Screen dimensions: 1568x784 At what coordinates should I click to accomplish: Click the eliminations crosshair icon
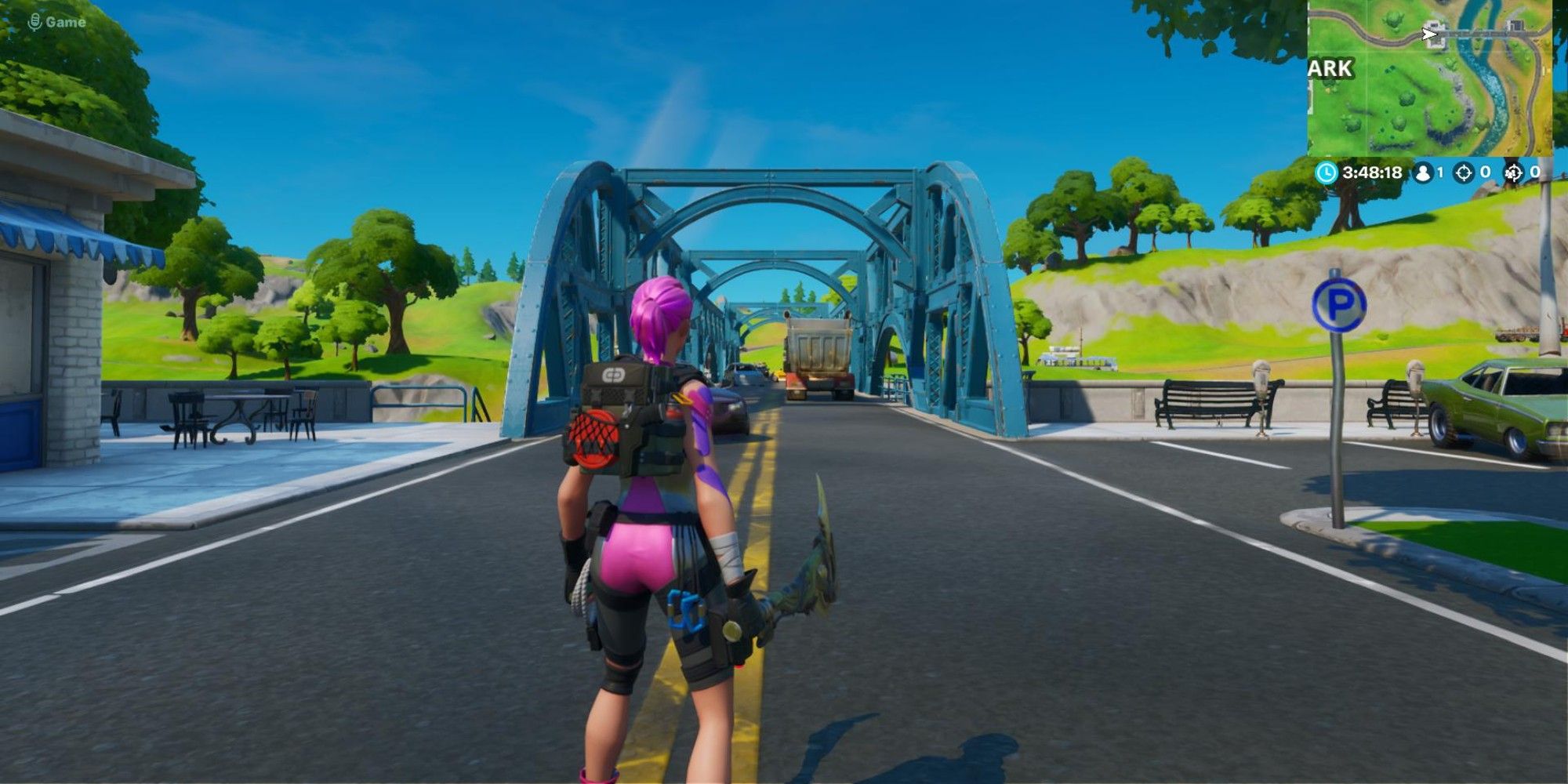1464,172
